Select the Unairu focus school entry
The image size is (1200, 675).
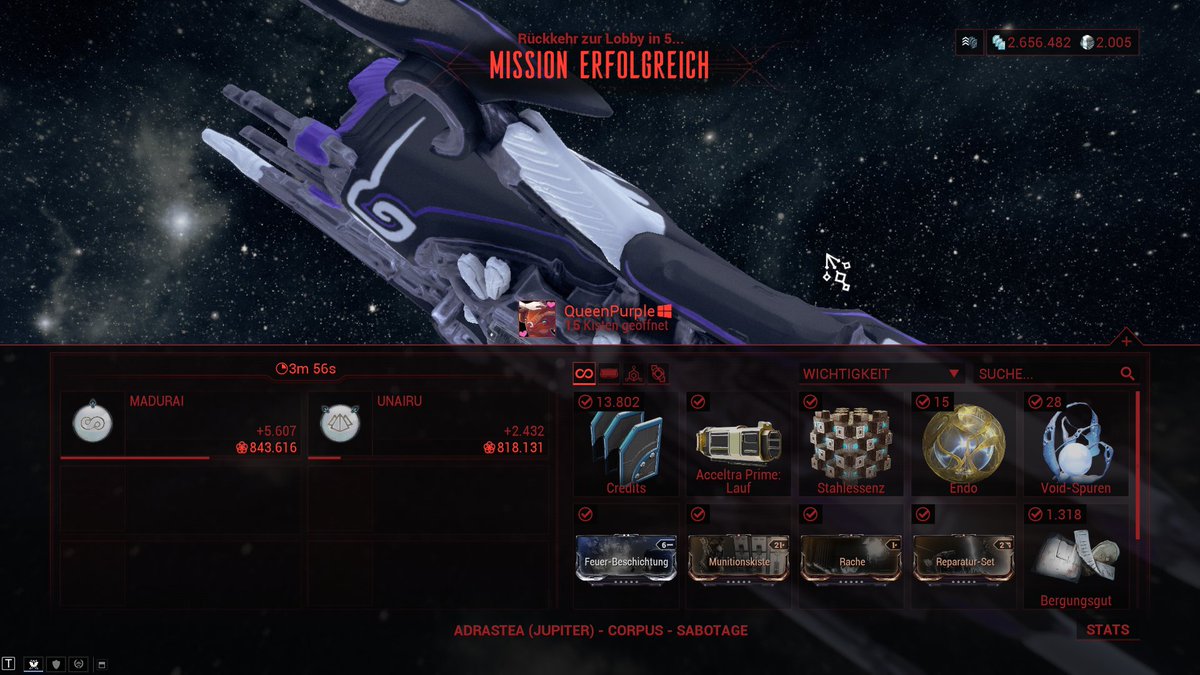(427, 425)
